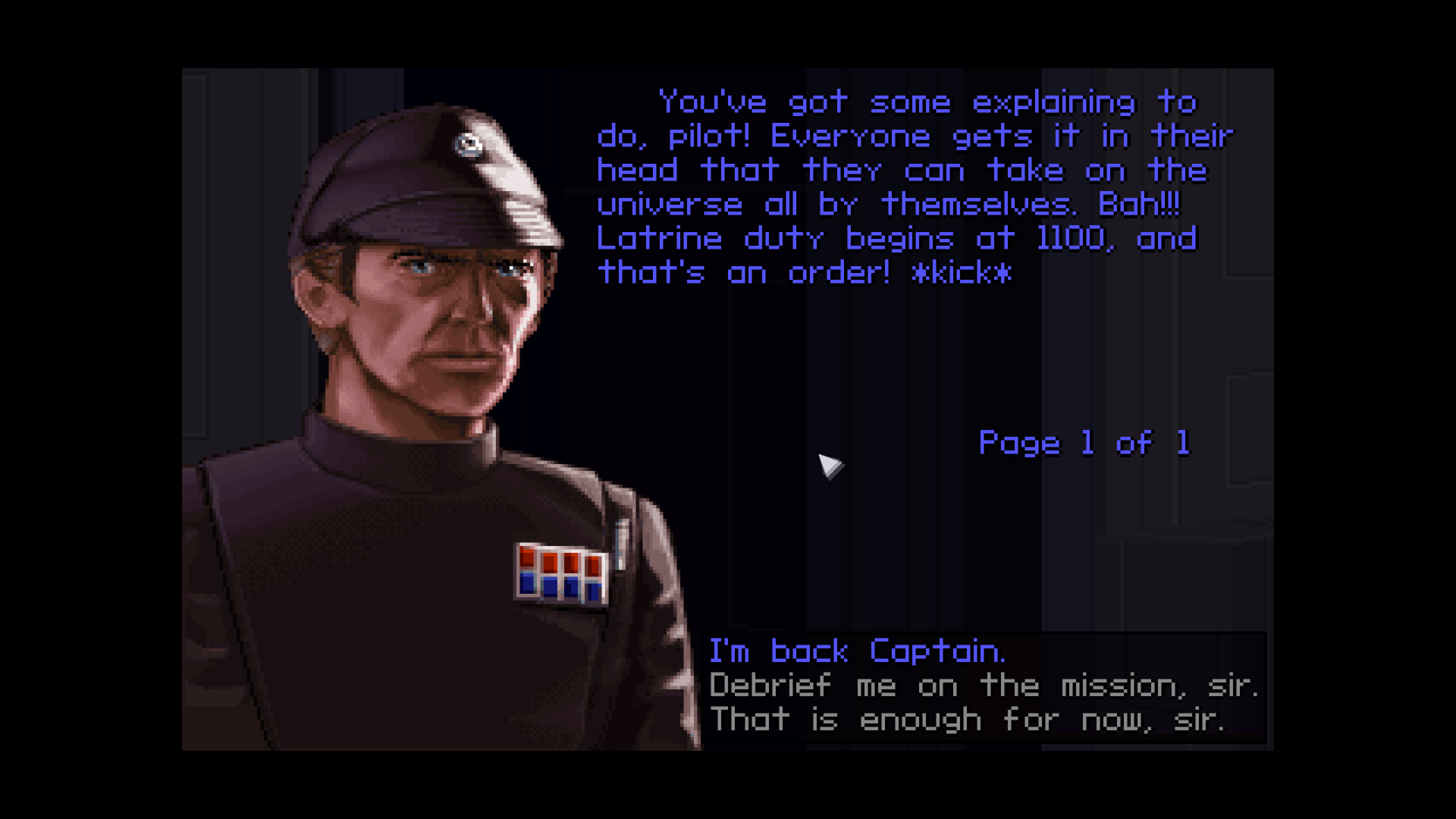Select "Debrief me on the mission, sir."
This screenshot has width=1456, height=819.
(983, 686)
